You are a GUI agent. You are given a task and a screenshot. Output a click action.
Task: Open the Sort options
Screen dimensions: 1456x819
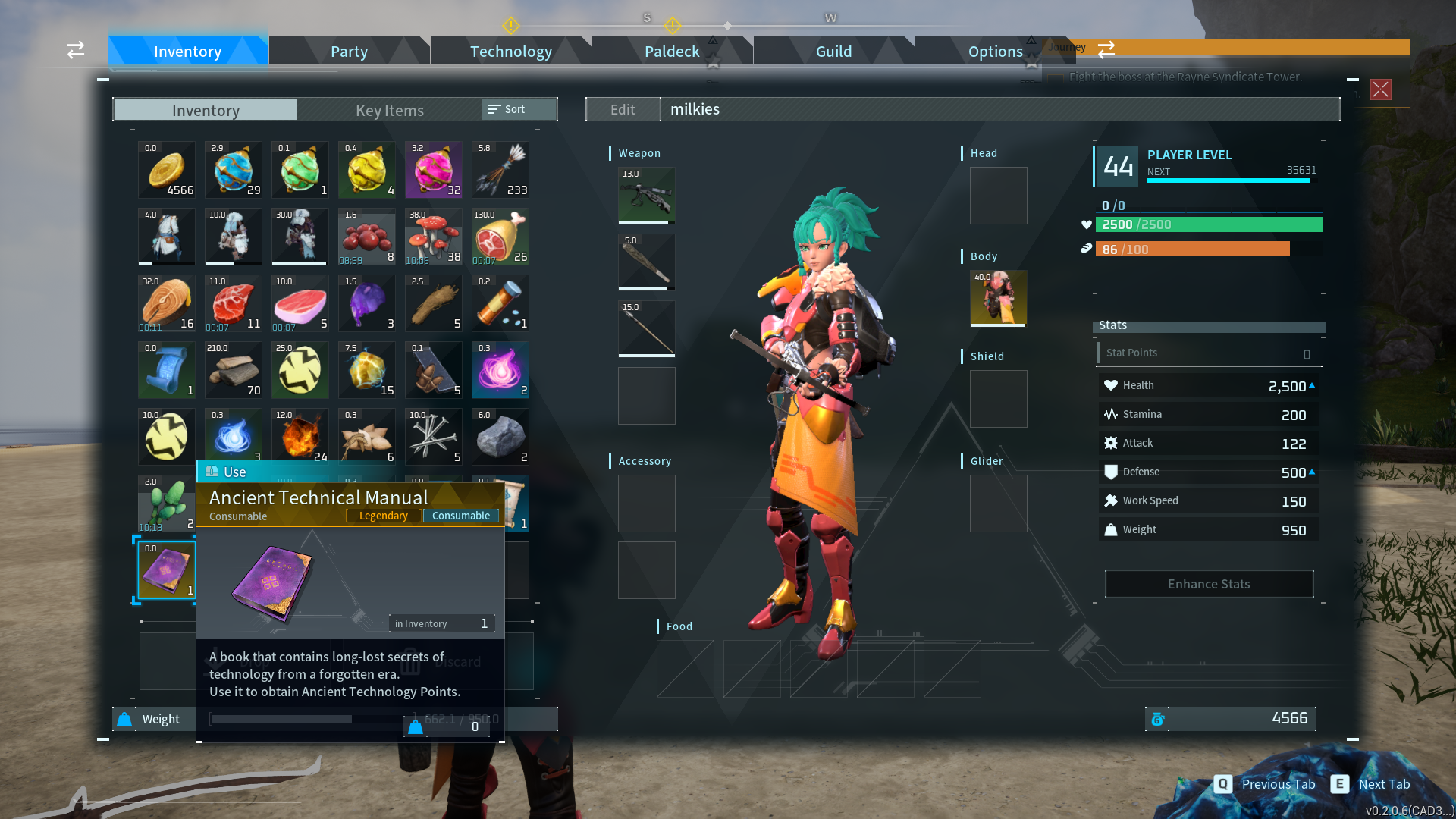coord(517,109)
